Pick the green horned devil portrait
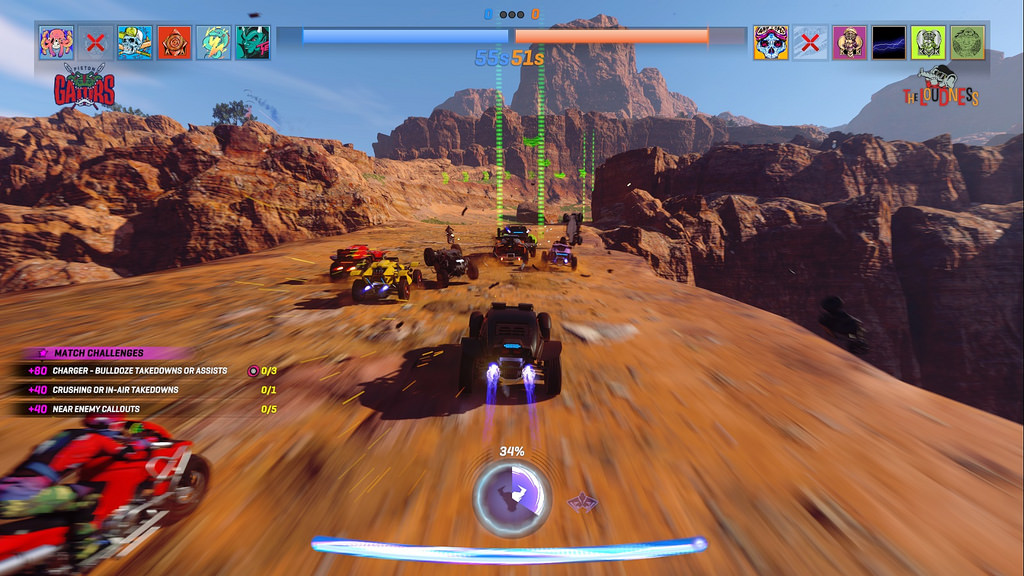The width and height of the screenshot is (1024, 576). point(253,42)
